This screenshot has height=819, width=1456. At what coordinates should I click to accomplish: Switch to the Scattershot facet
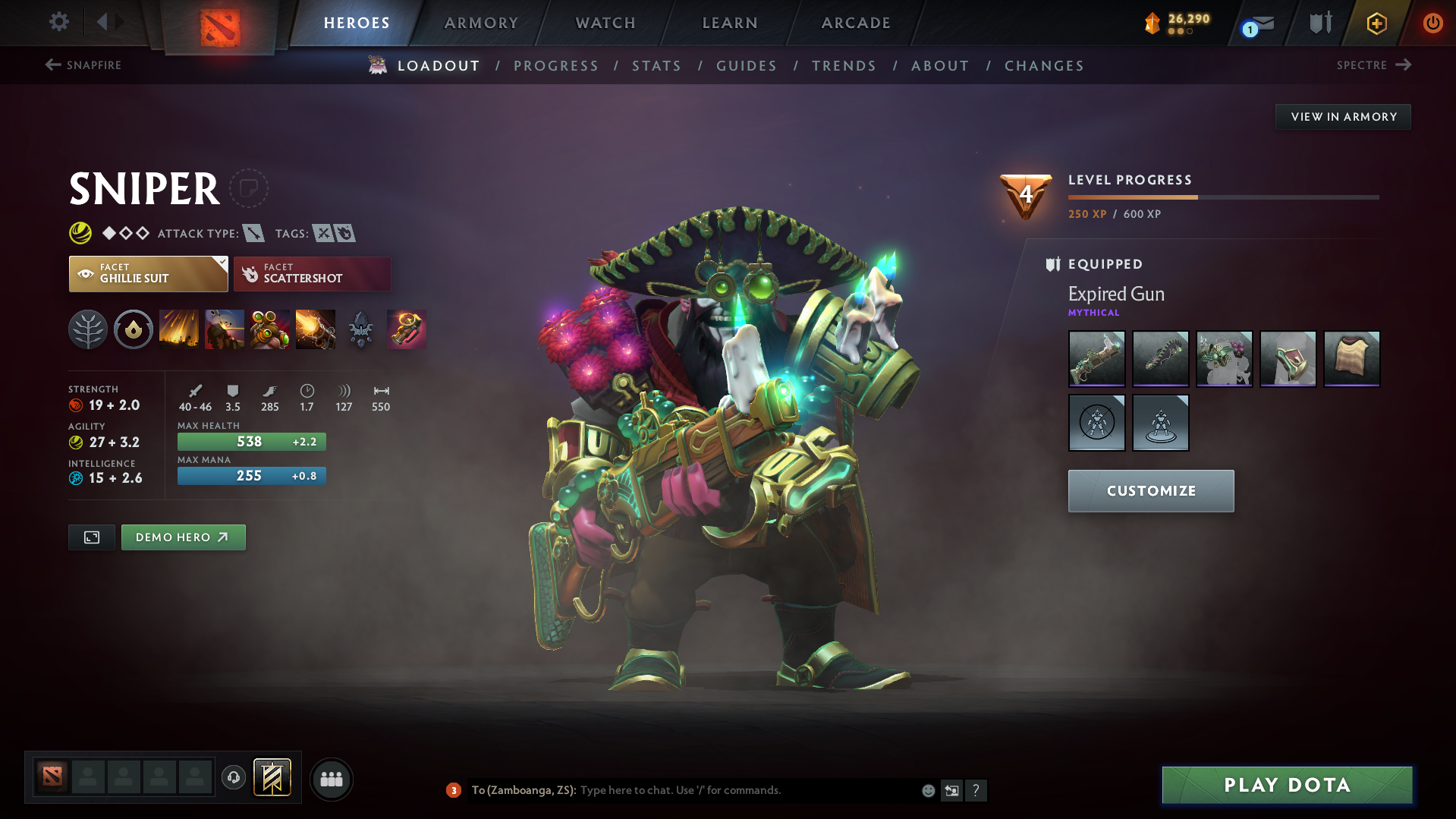point(311,273)
